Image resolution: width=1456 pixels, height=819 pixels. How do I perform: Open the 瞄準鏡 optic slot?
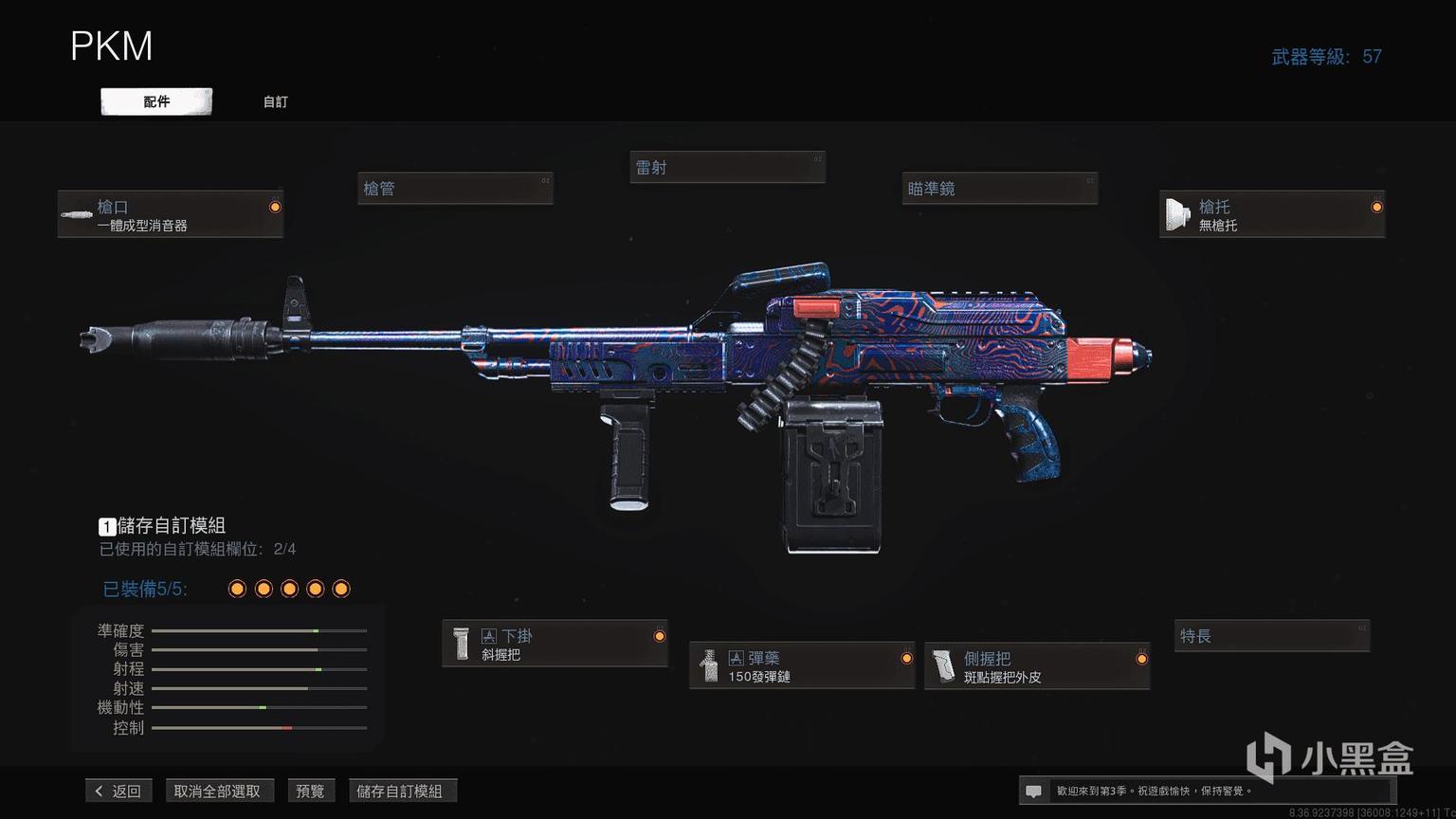[1000, 189]
